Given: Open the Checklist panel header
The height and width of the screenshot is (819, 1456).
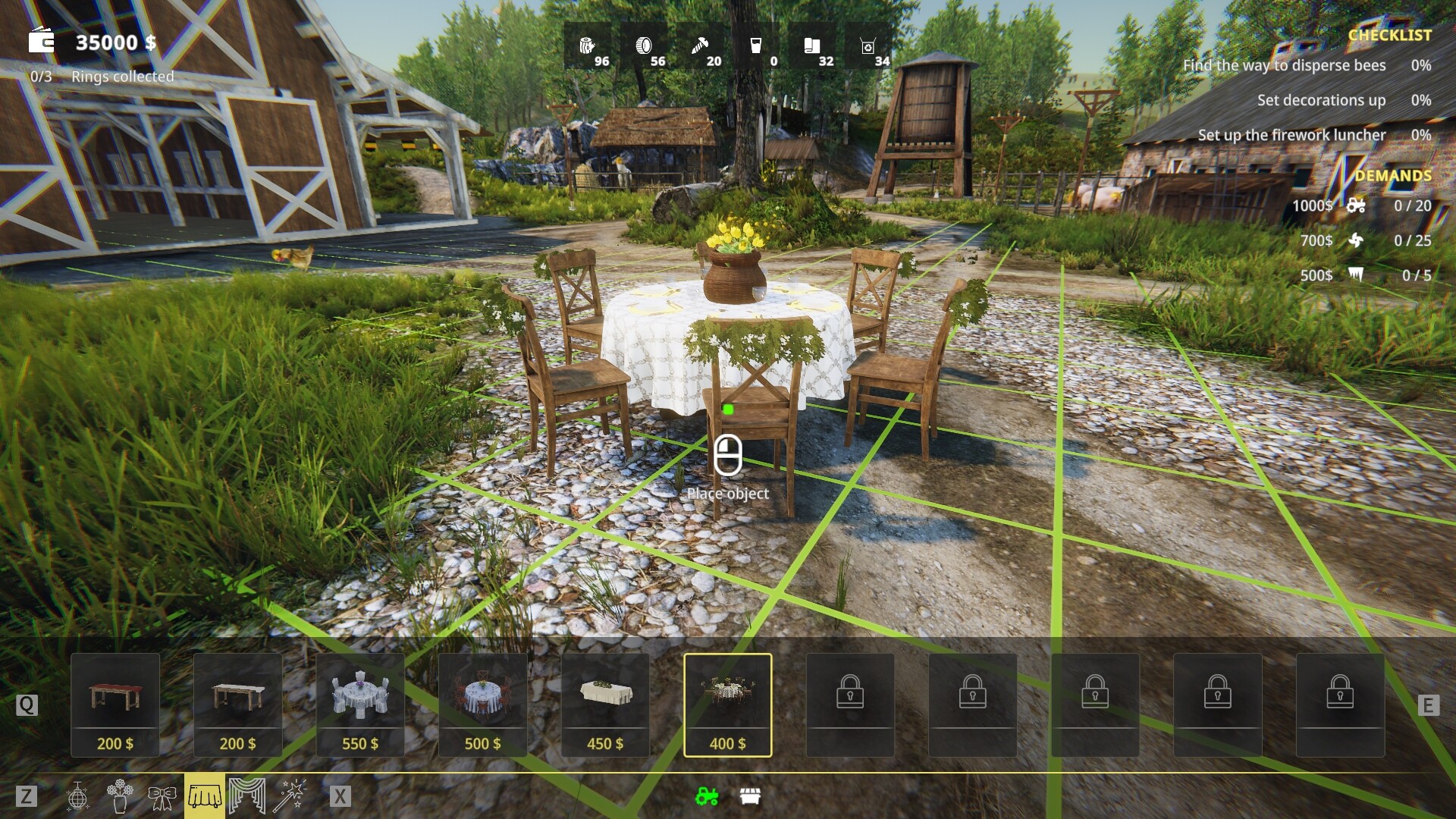Looking at the screenshot, I should (1390, 35).
